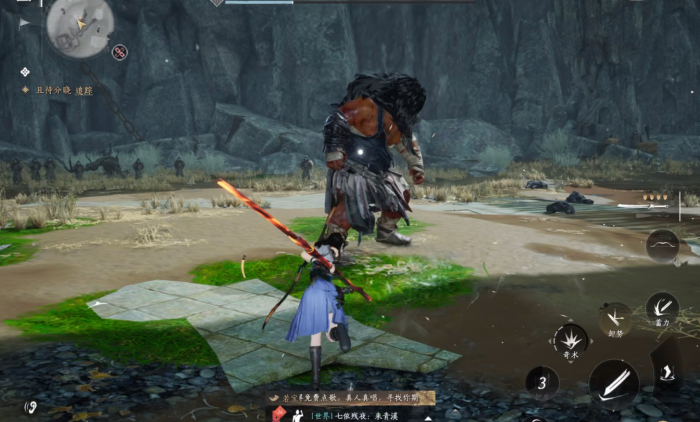Tap the main sword attack button
Viewport: 700px width, 422px height.
[x=613, y=383]
